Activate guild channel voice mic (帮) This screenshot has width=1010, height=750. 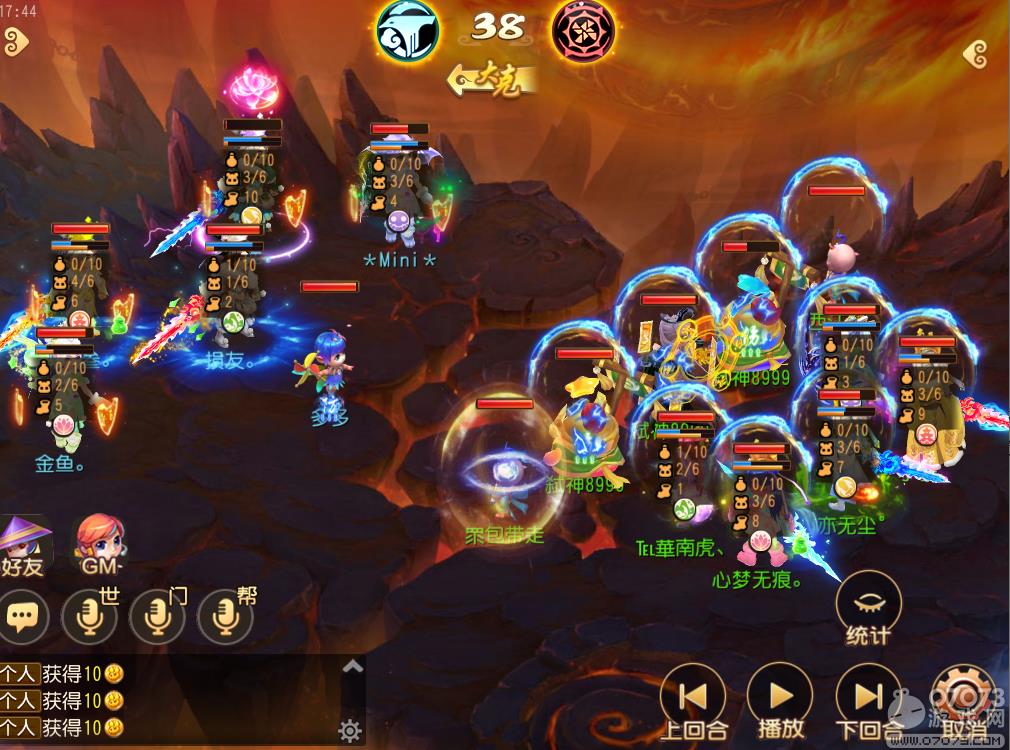click(226, 618)
